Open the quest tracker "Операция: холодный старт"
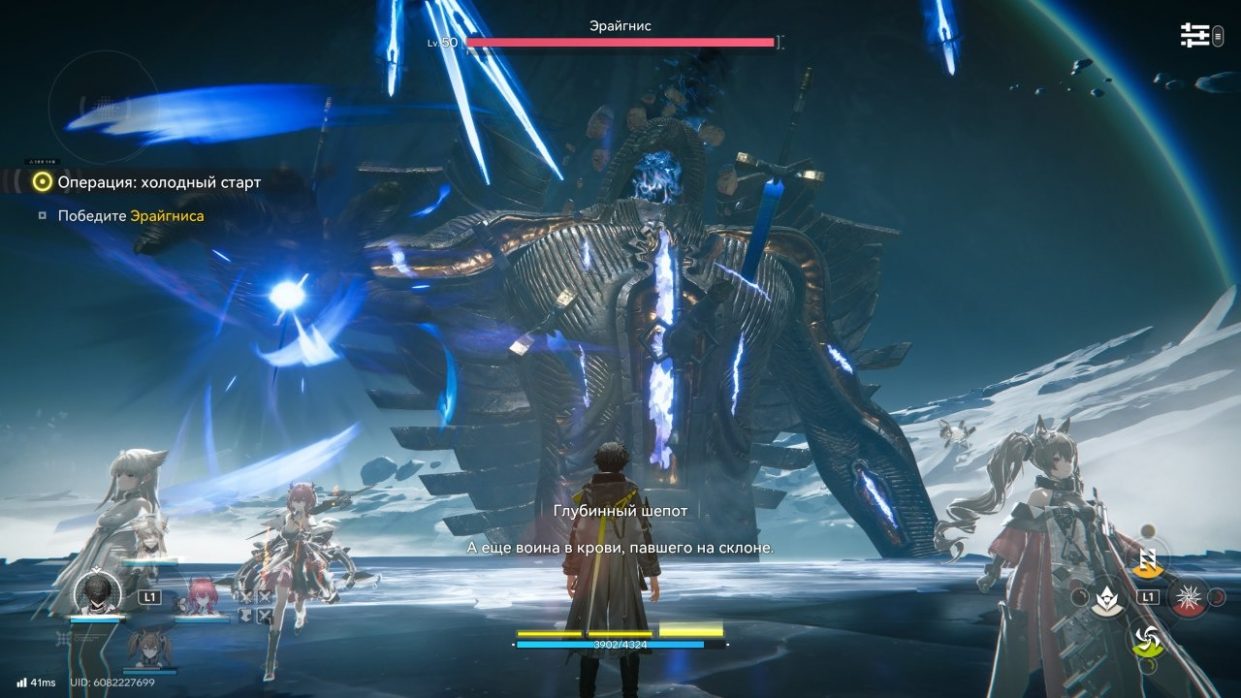The image size is (1241, 698). (159, 182)
